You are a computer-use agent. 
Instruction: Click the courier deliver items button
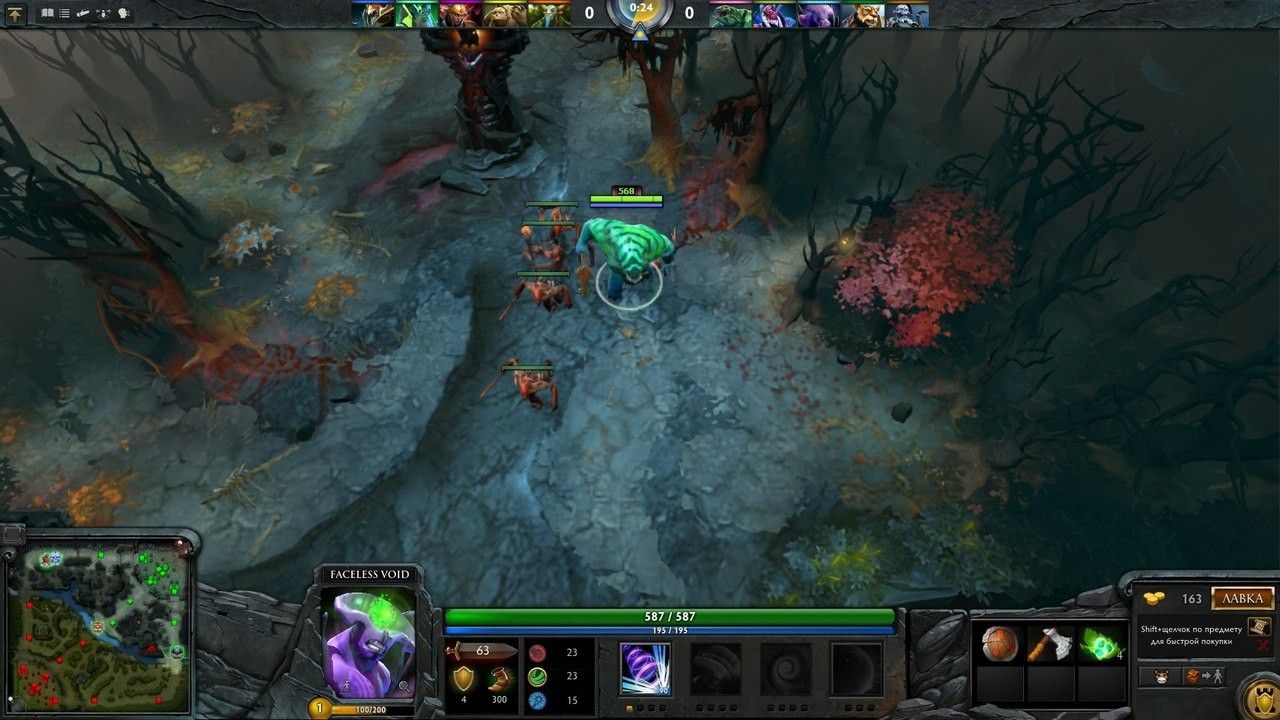(x=1204, y=677)
